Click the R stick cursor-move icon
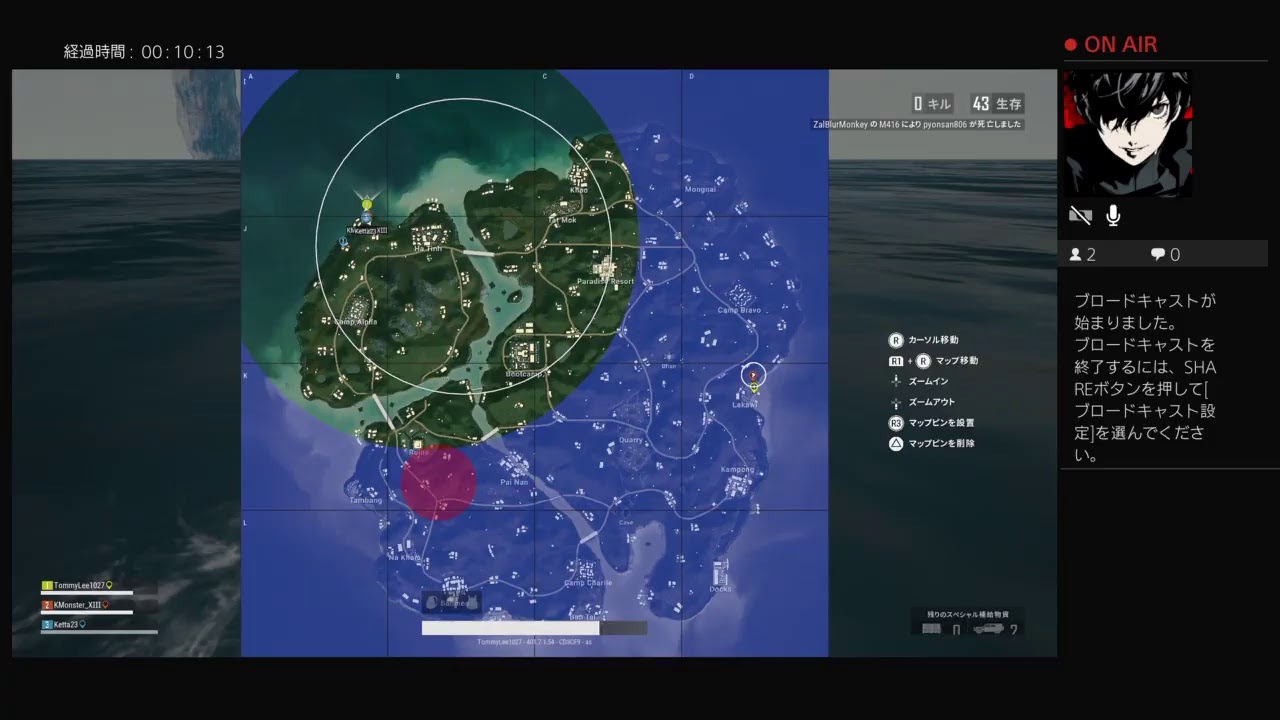 [896, 340]
